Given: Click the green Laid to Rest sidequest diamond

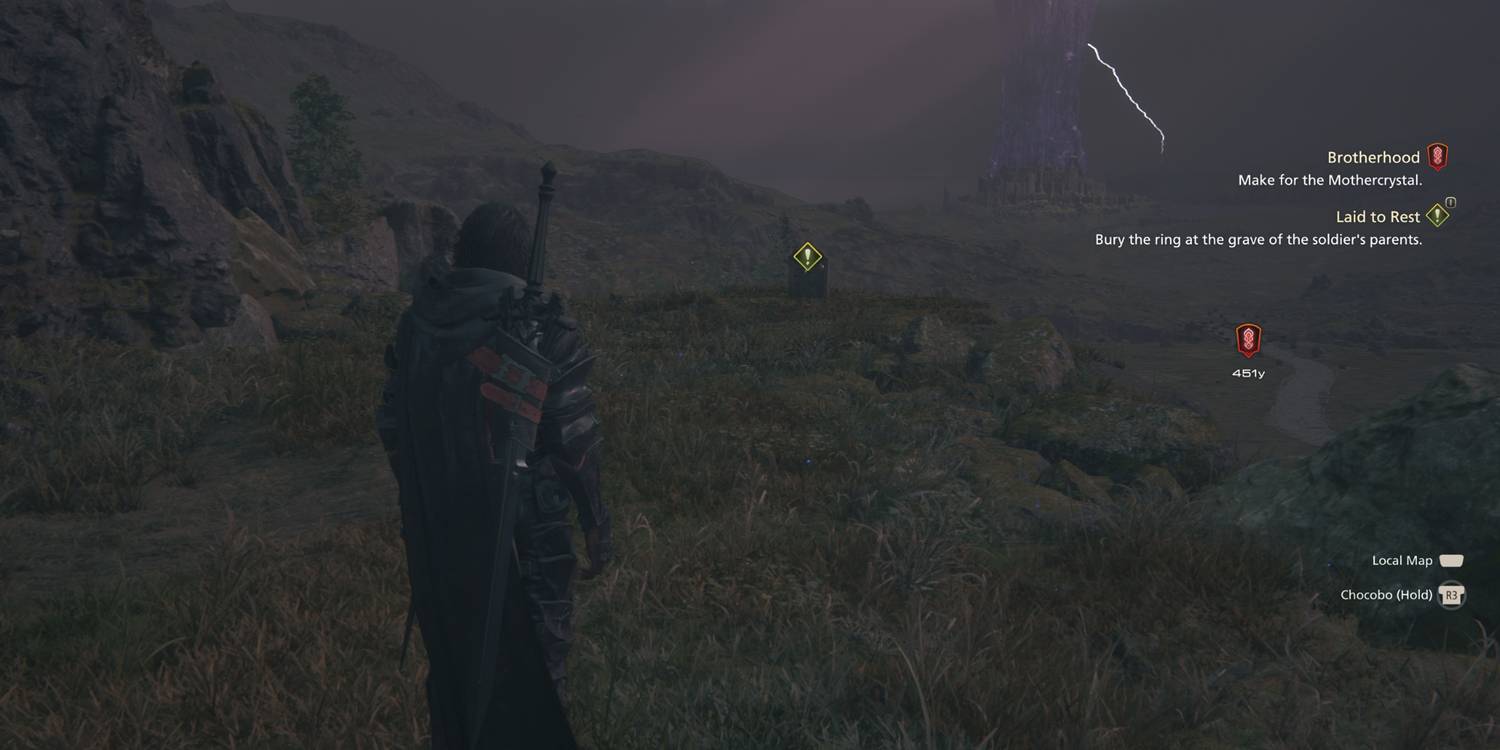Looking at the screenshot, I should 1438,216.
